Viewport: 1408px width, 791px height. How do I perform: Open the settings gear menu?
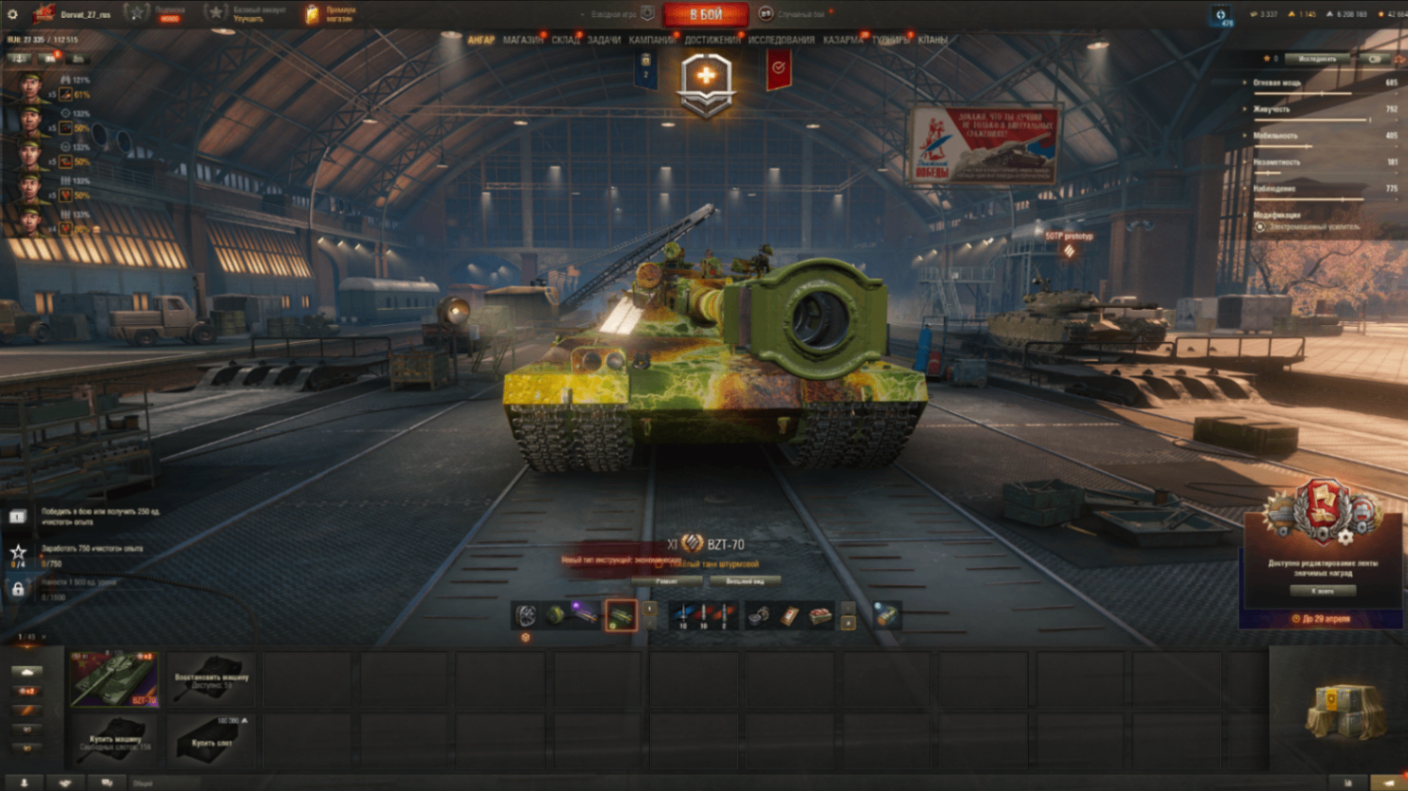pyautogui.click(x=12, y=14)
